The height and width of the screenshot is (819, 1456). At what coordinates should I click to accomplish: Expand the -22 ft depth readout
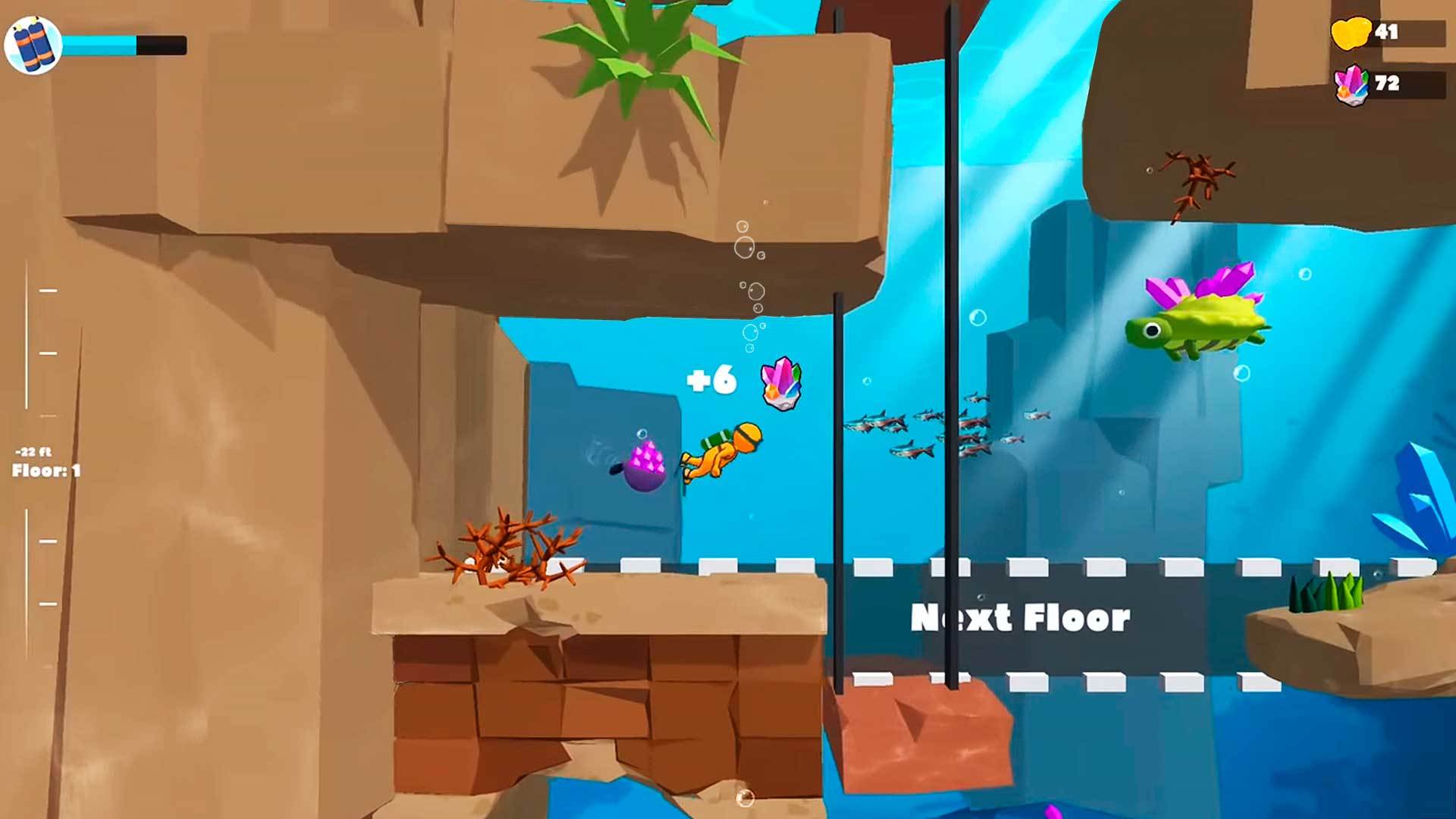tap(33, 451)
